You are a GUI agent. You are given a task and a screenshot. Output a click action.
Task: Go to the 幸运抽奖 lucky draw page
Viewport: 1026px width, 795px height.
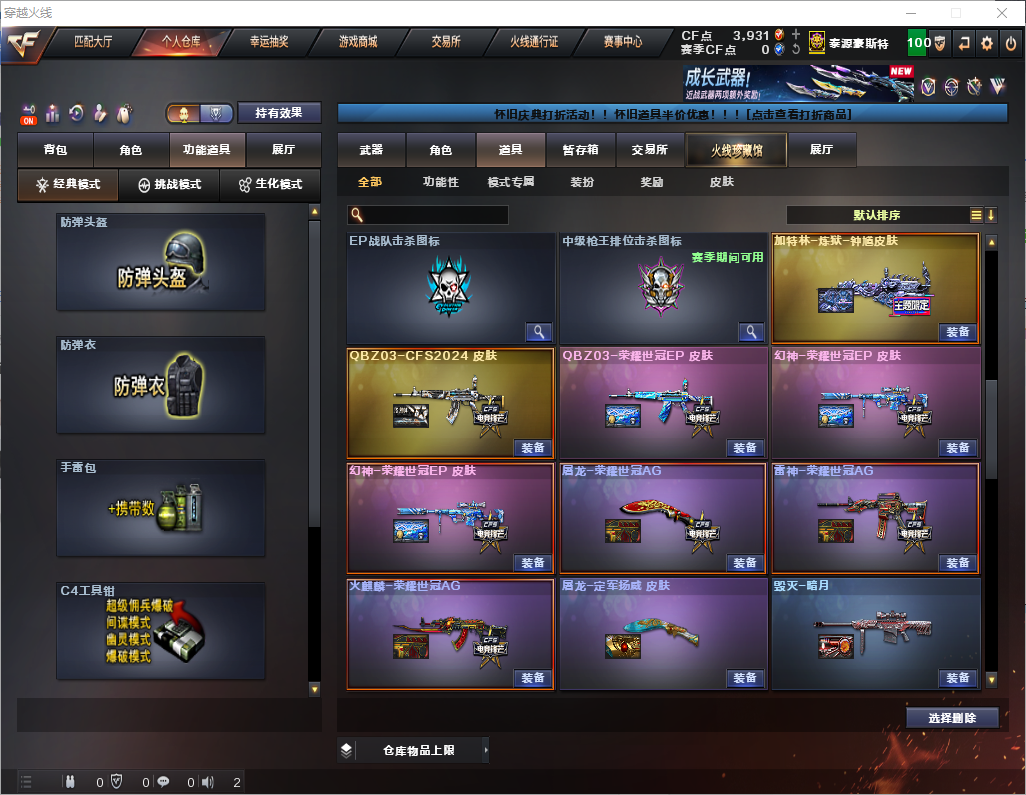pos(268,42)
